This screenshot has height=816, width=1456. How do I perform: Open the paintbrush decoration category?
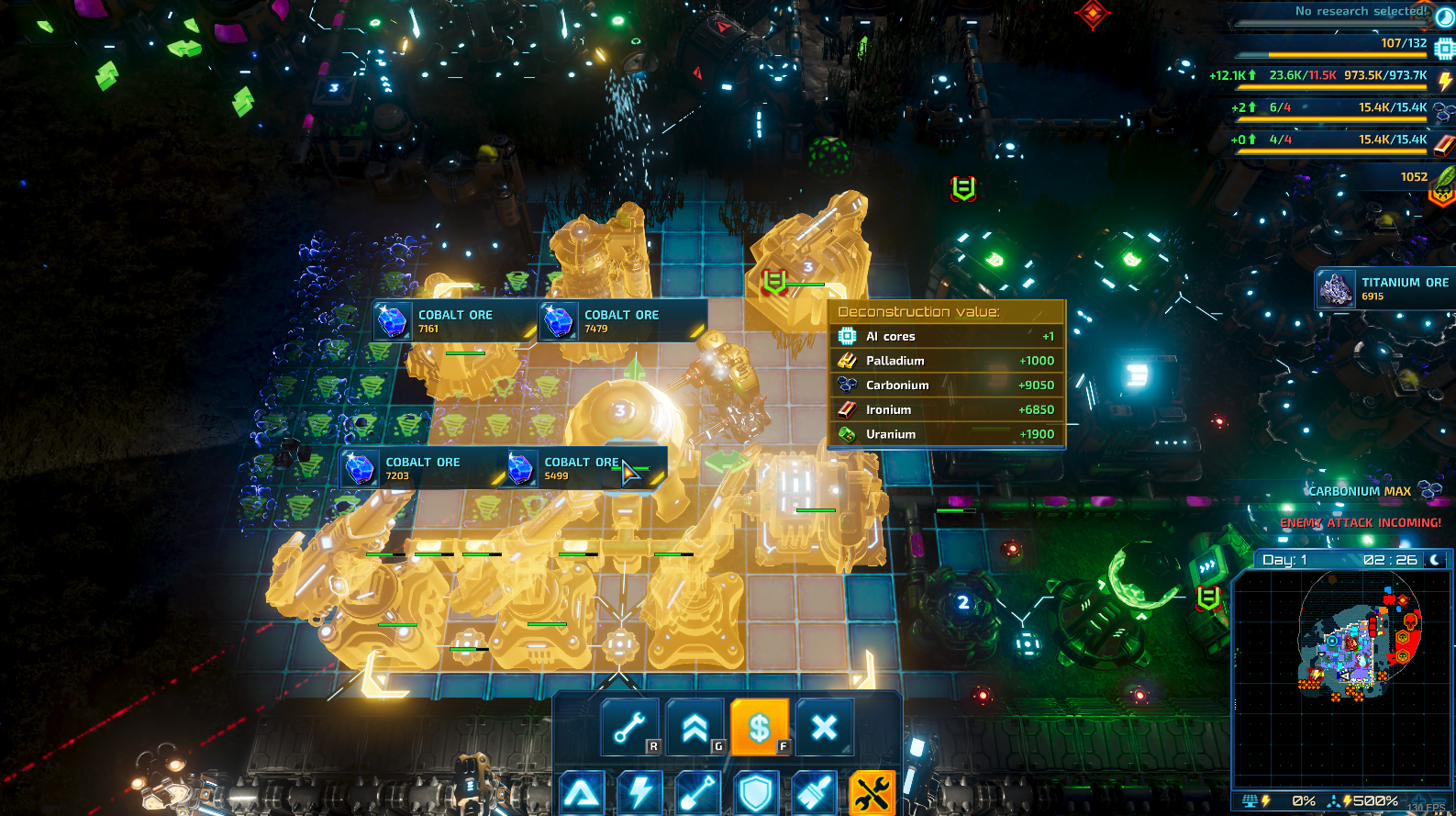[813, 793]
